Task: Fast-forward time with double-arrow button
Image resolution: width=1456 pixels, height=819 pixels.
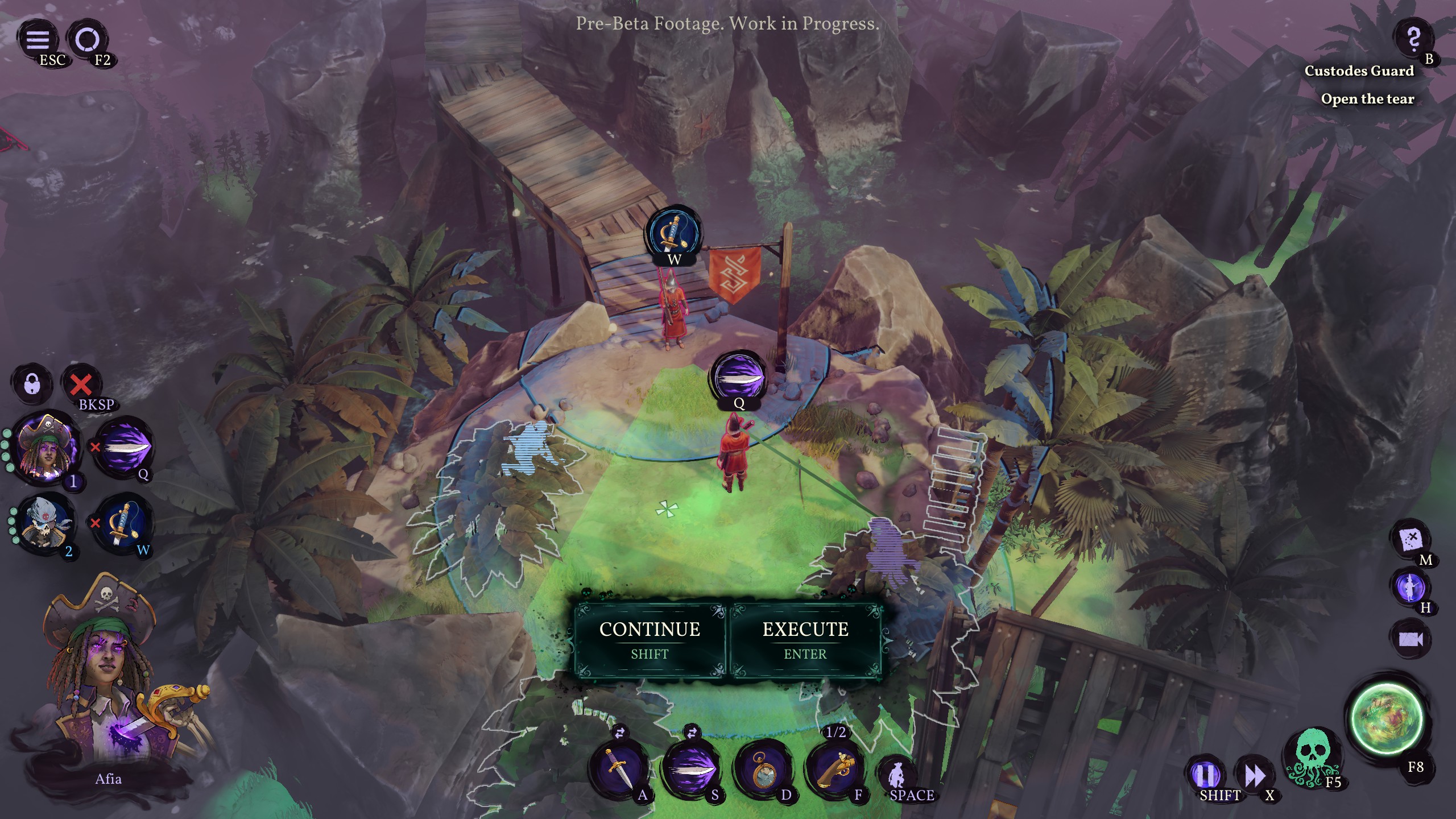Action: [x=1254, y=773]
